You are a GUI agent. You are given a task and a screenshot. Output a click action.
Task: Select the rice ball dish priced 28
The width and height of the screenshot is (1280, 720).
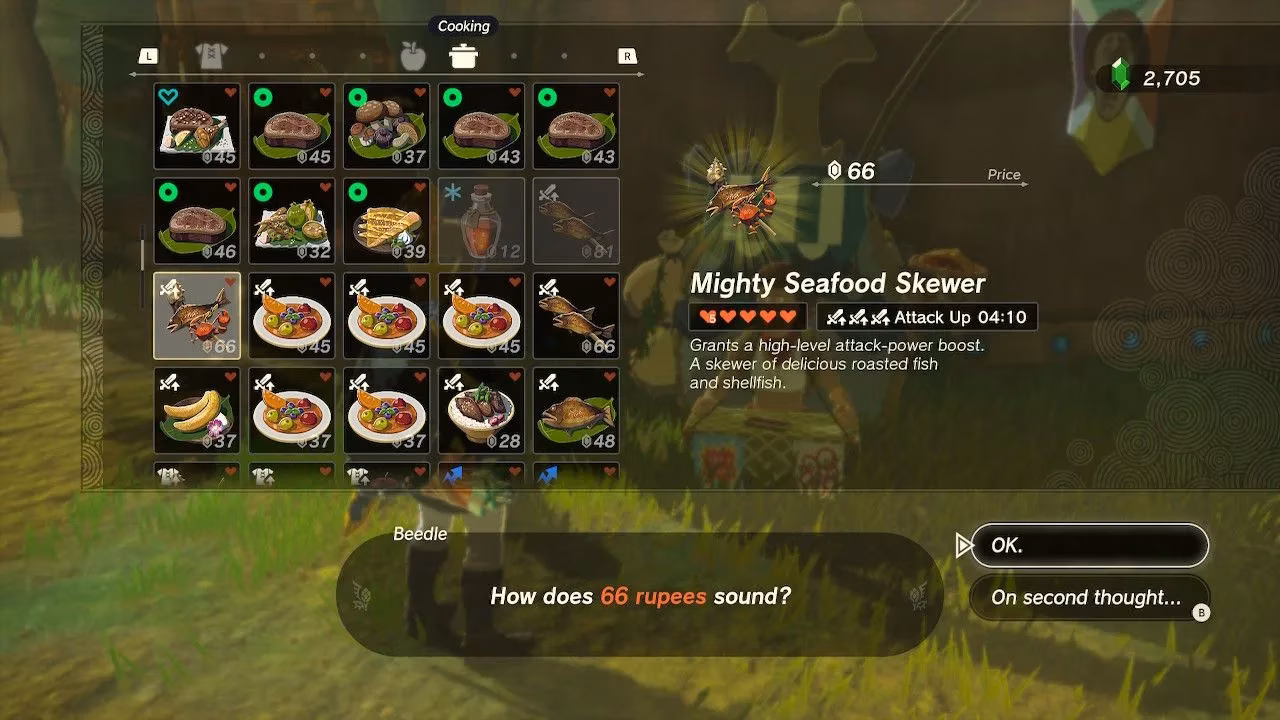pyautogui.click(x=482, y=410)
